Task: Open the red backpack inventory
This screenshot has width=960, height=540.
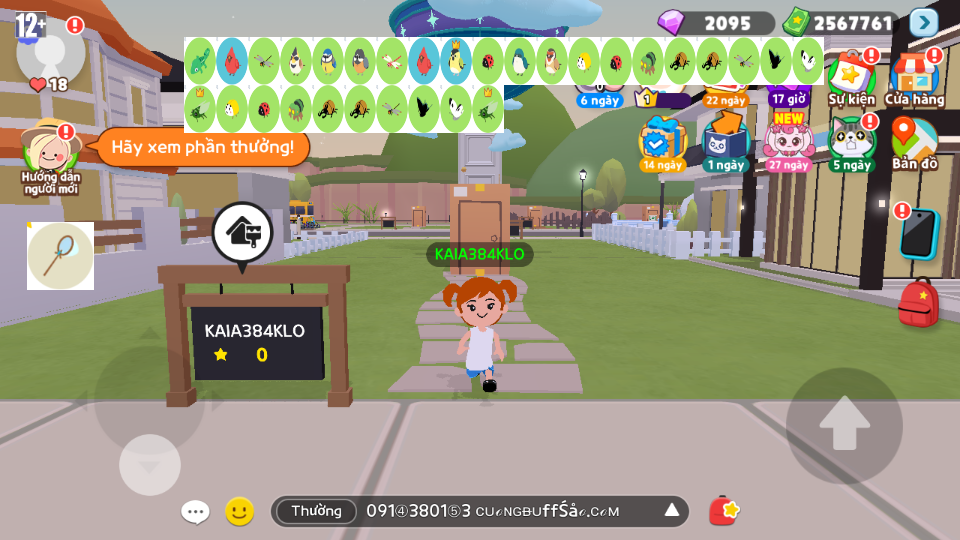Action: coord(917,303)
